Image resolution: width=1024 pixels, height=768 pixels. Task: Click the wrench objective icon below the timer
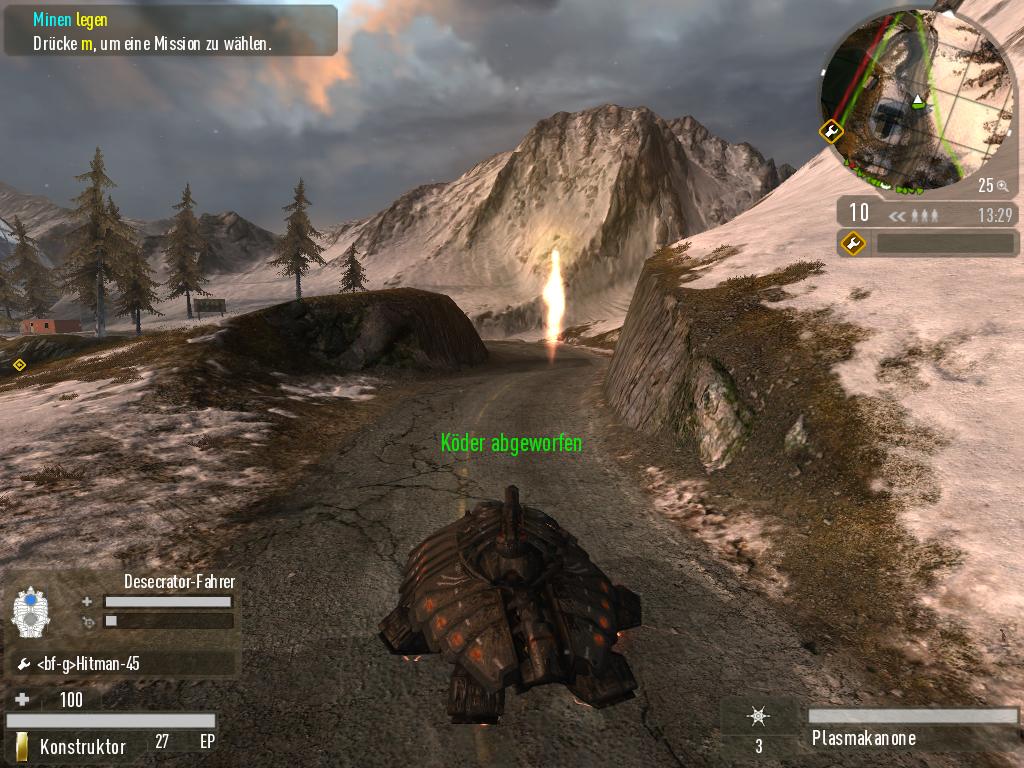point(854,242)
